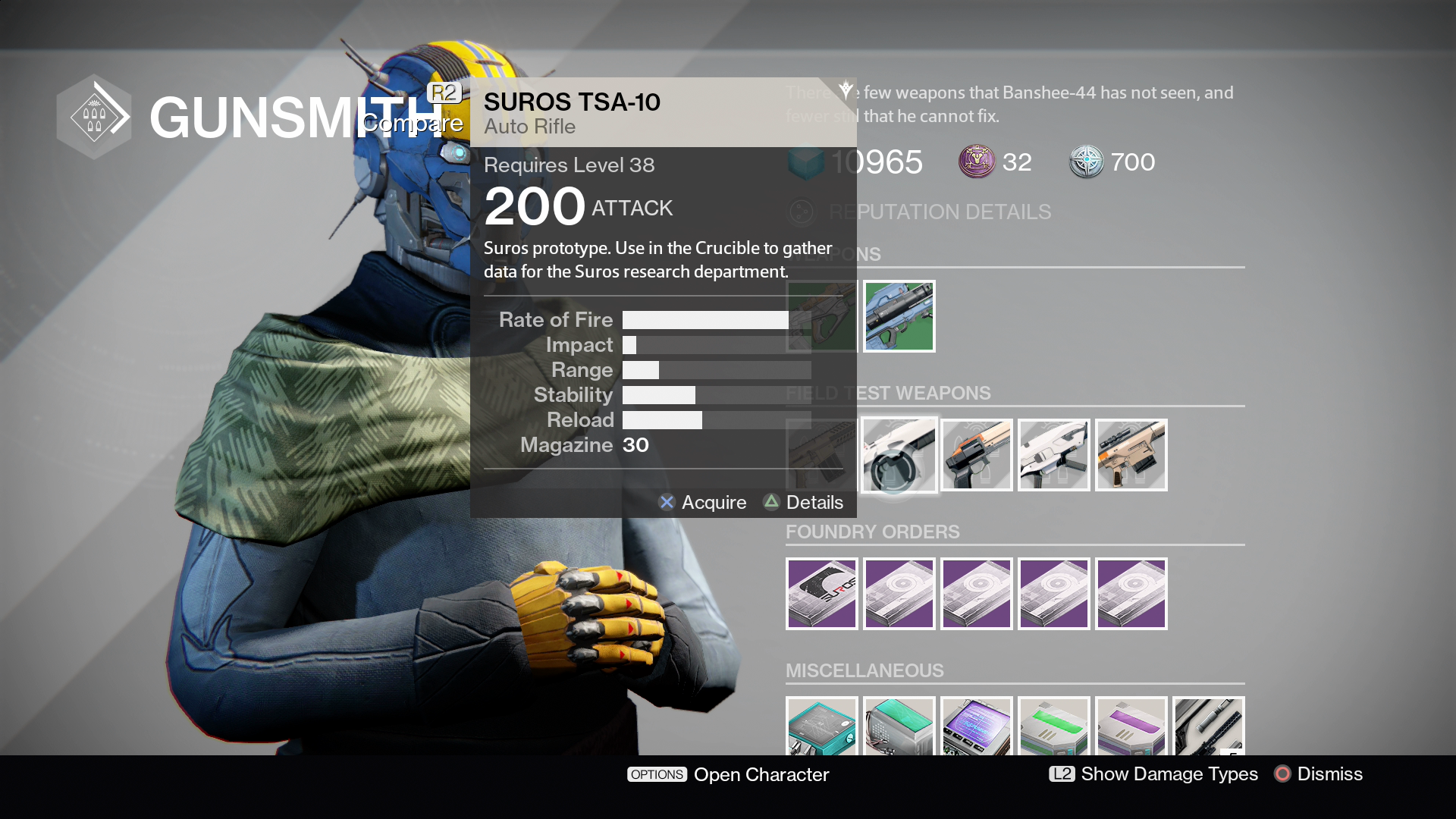Choose the orange-accented field test hand cannon

pyautogui.click(x=976, y=455)
